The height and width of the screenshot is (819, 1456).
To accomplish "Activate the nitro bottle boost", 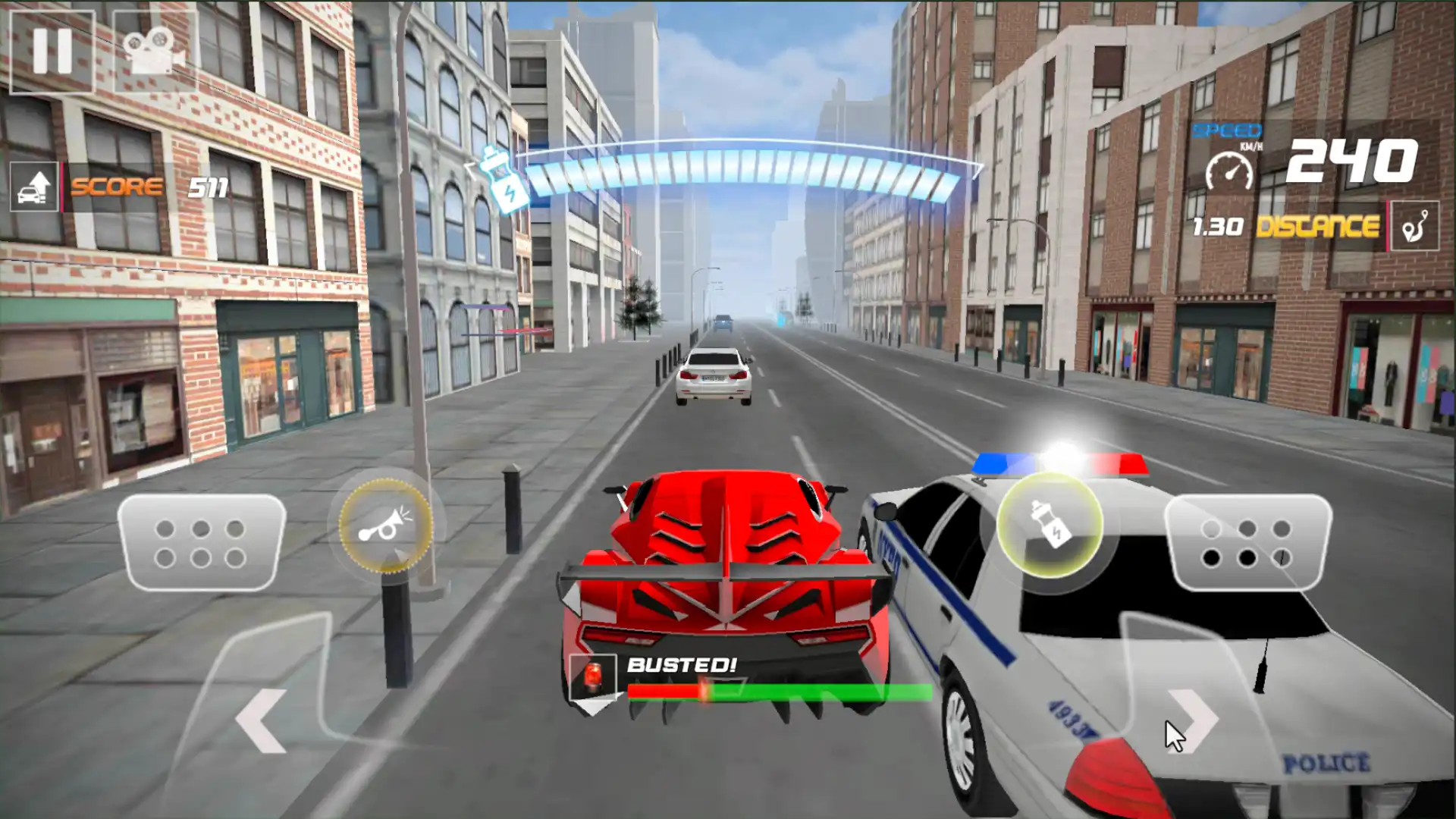I will click(x=1050, y=525).
